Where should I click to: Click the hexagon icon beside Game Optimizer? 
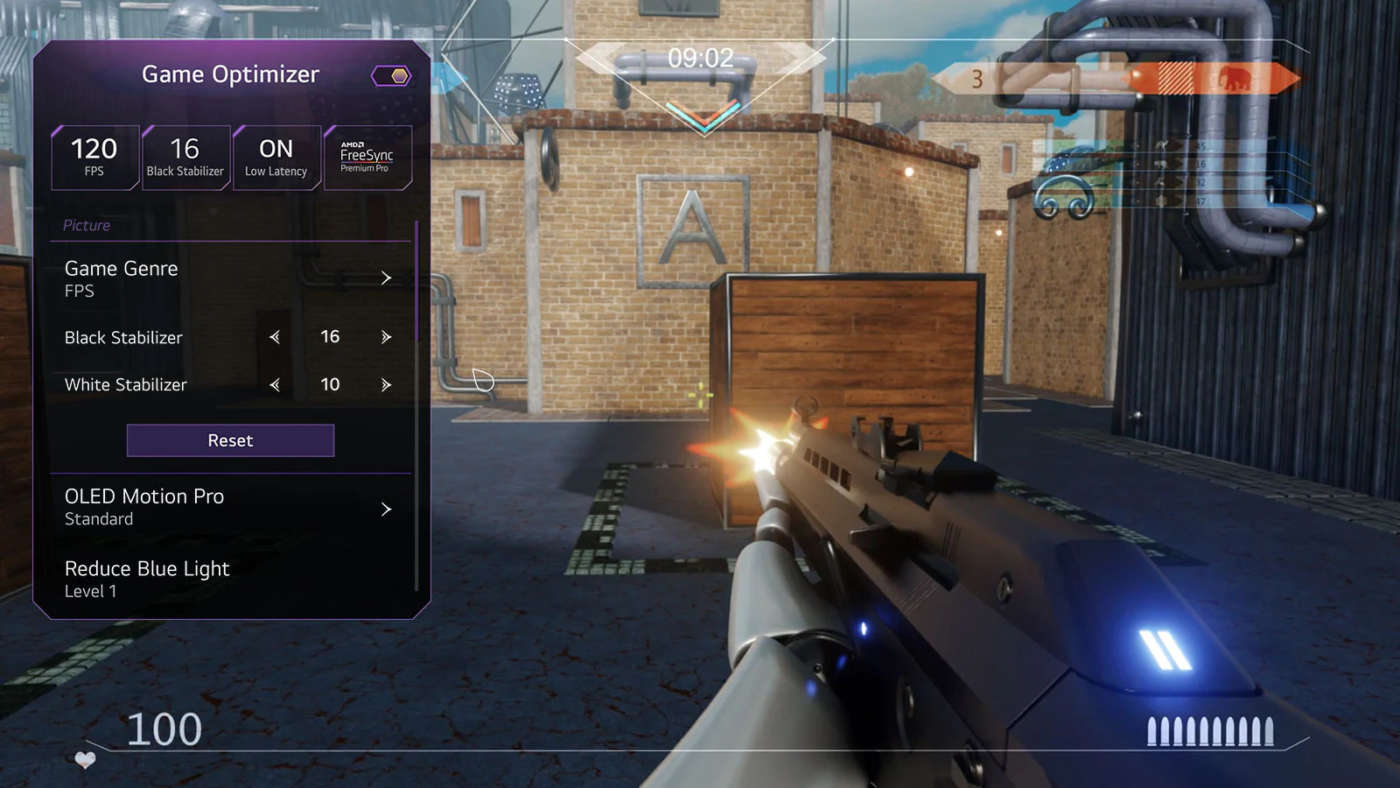[x=390, y=76]
